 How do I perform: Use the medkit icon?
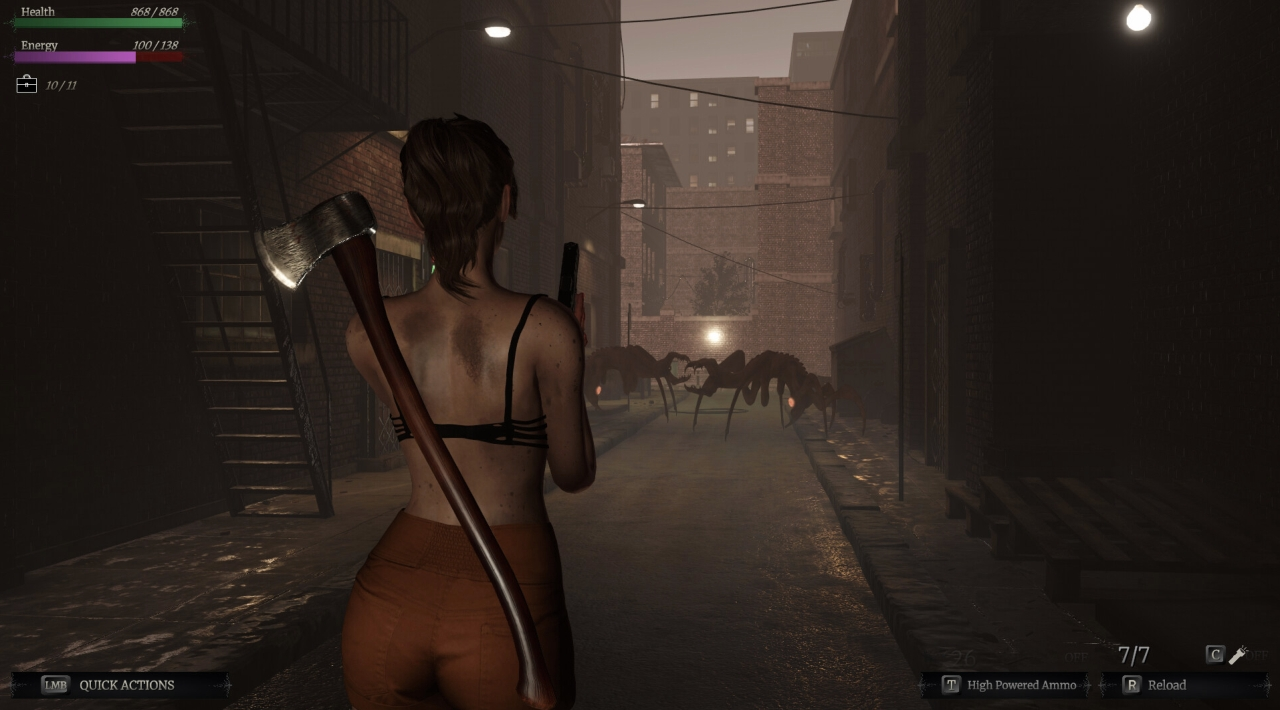pos(27,85)
